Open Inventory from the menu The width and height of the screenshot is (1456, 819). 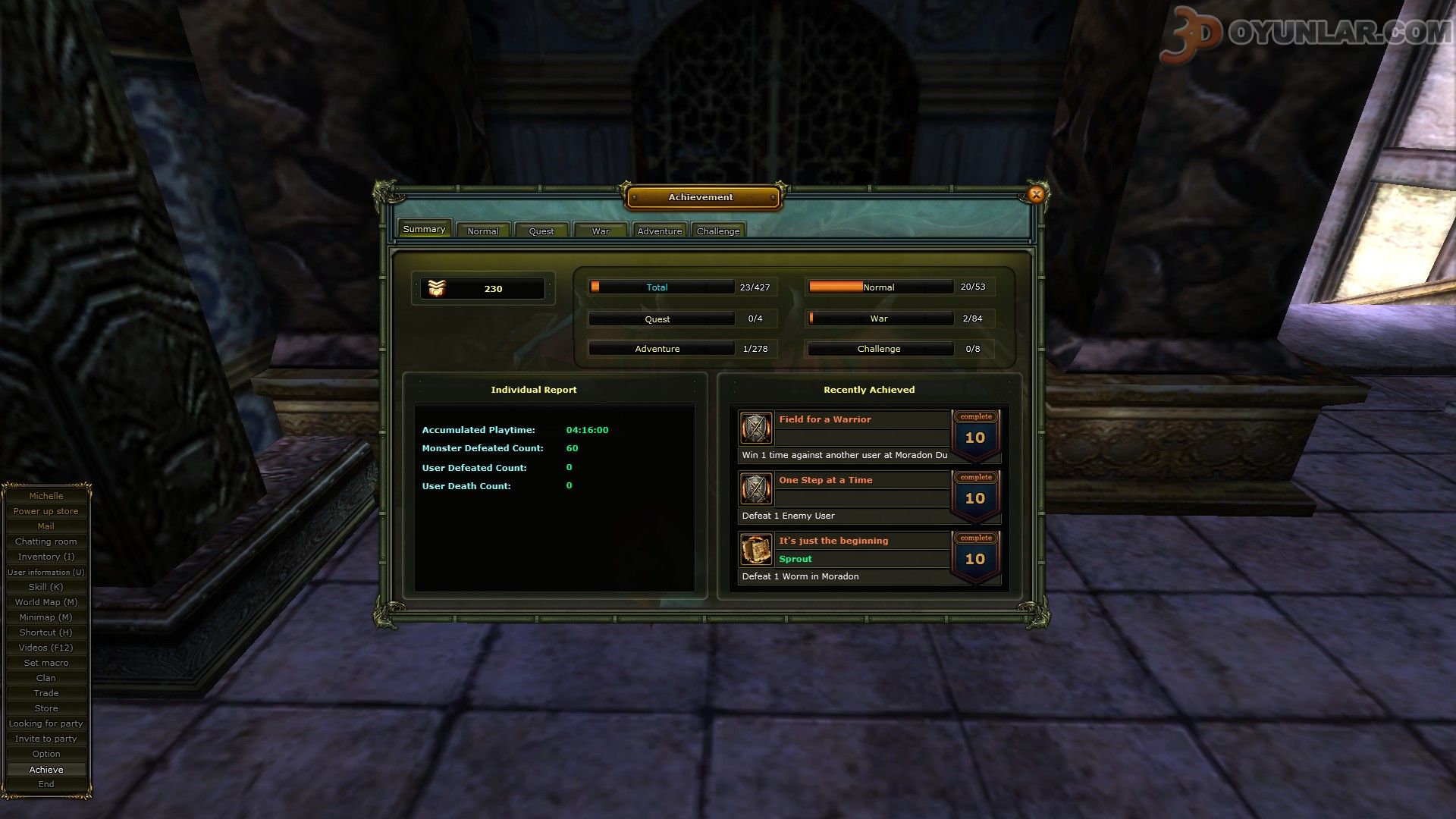point(46,557)
